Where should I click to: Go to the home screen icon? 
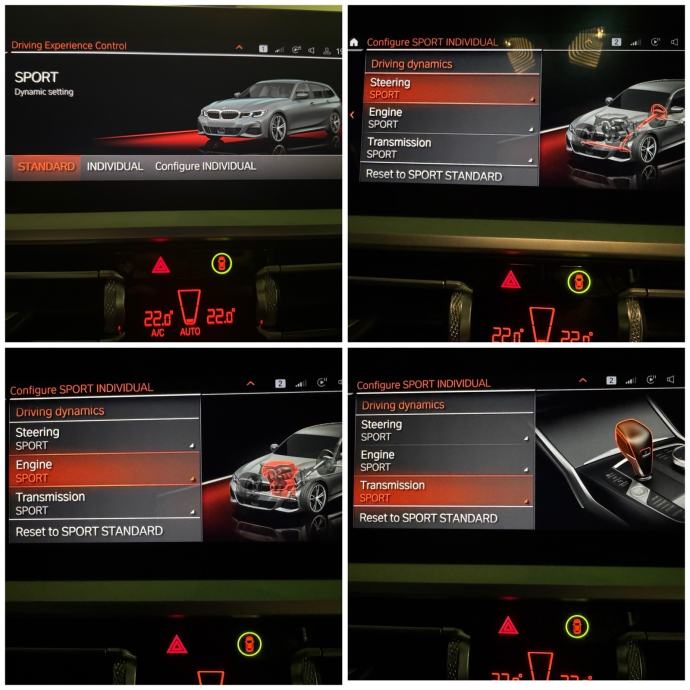354,42
